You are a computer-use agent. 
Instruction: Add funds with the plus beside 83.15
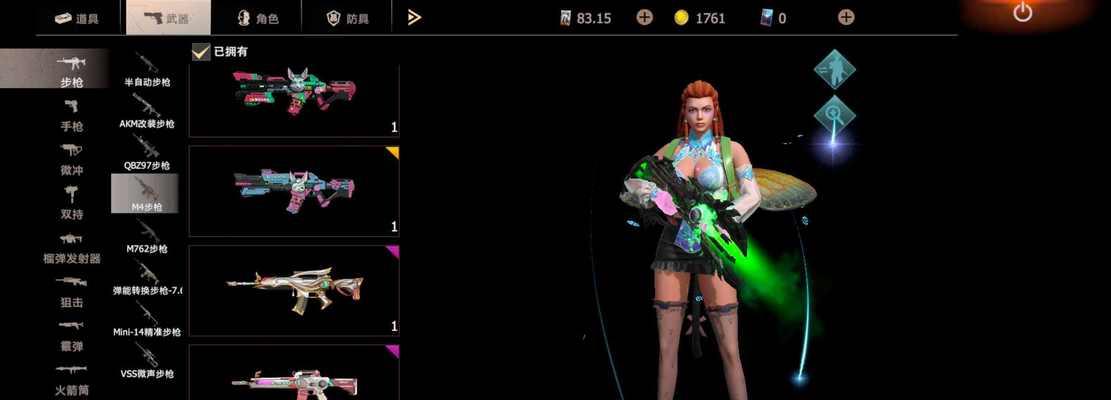click(644, 17)
